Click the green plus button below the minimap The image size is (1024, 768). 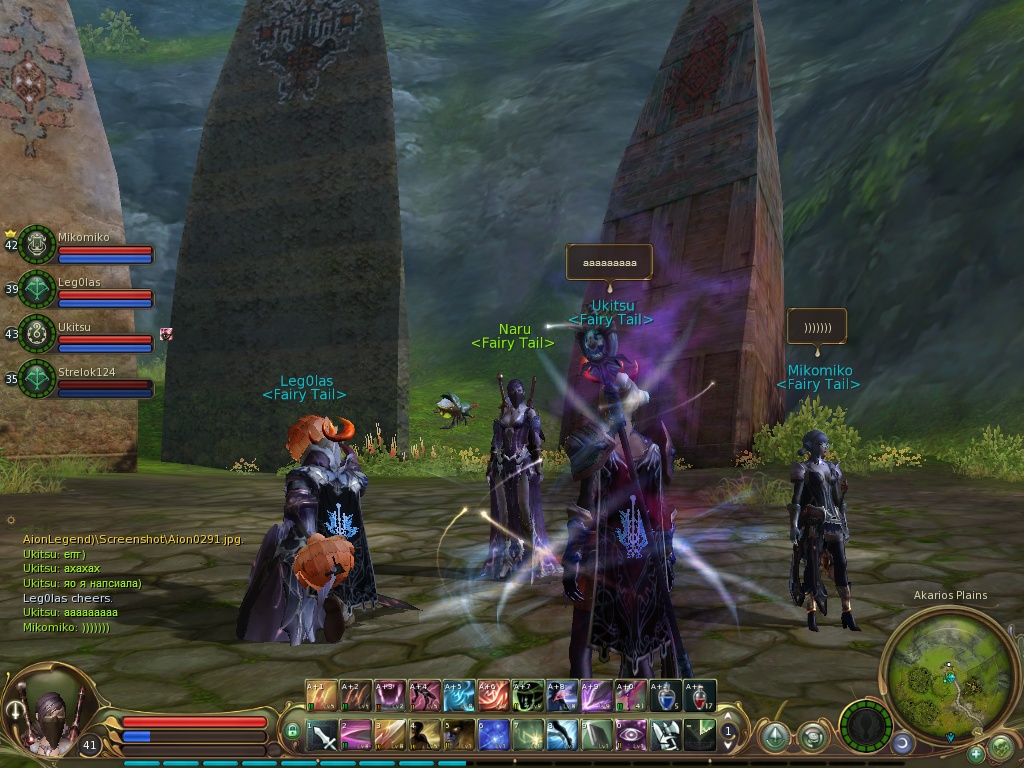pos(975,753)
